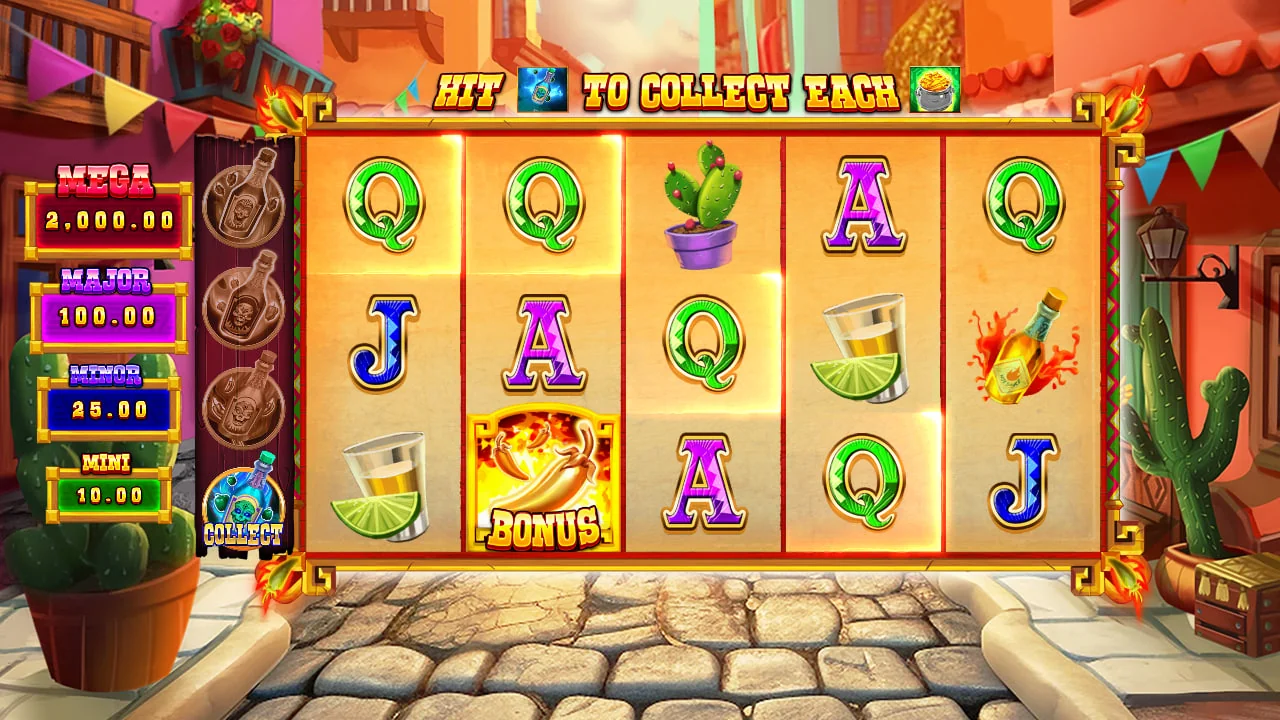Viewport: 1280px width, 720px height.
Task: Select the potted cactus reel symbol
Action: click(702, 205)
